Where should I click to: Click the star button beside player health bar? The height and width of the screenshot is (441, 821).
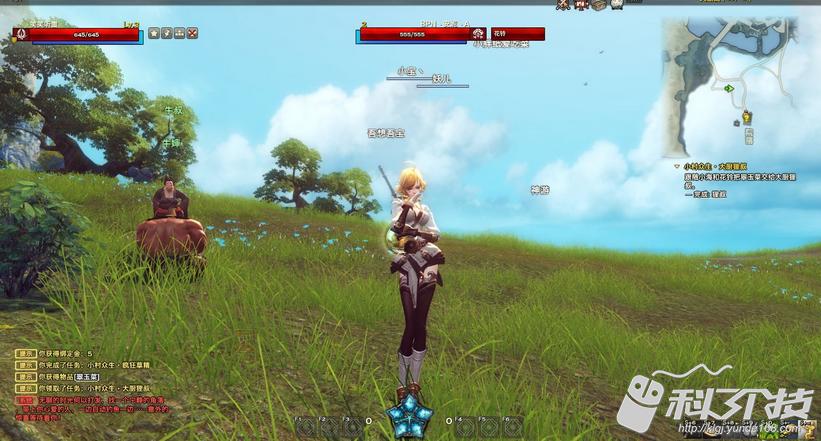pyautogui.click(x=154, y=33)
